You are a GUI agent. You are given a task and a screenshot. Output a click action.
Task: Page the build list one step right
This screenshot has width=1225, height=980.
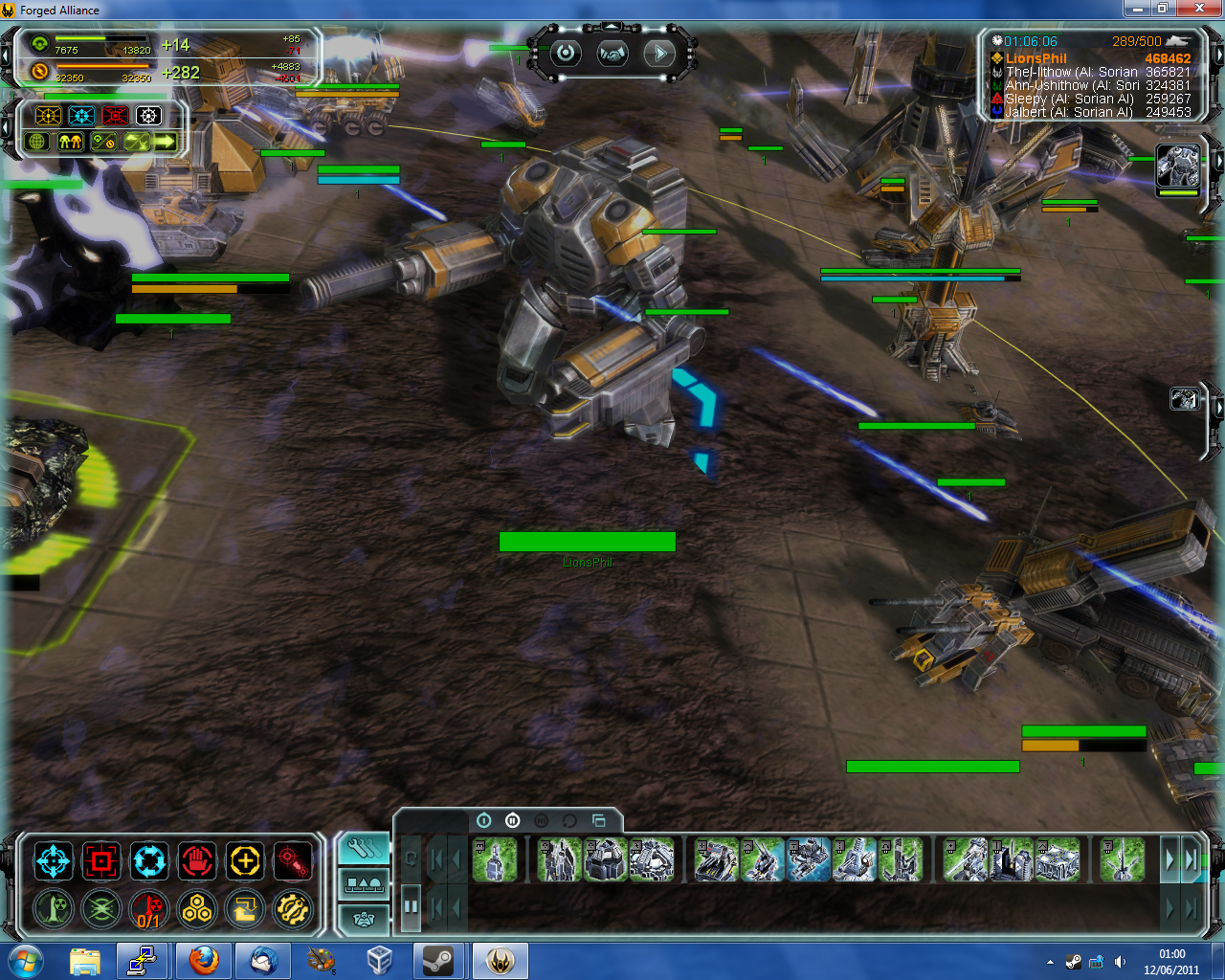click(1169, 859)
